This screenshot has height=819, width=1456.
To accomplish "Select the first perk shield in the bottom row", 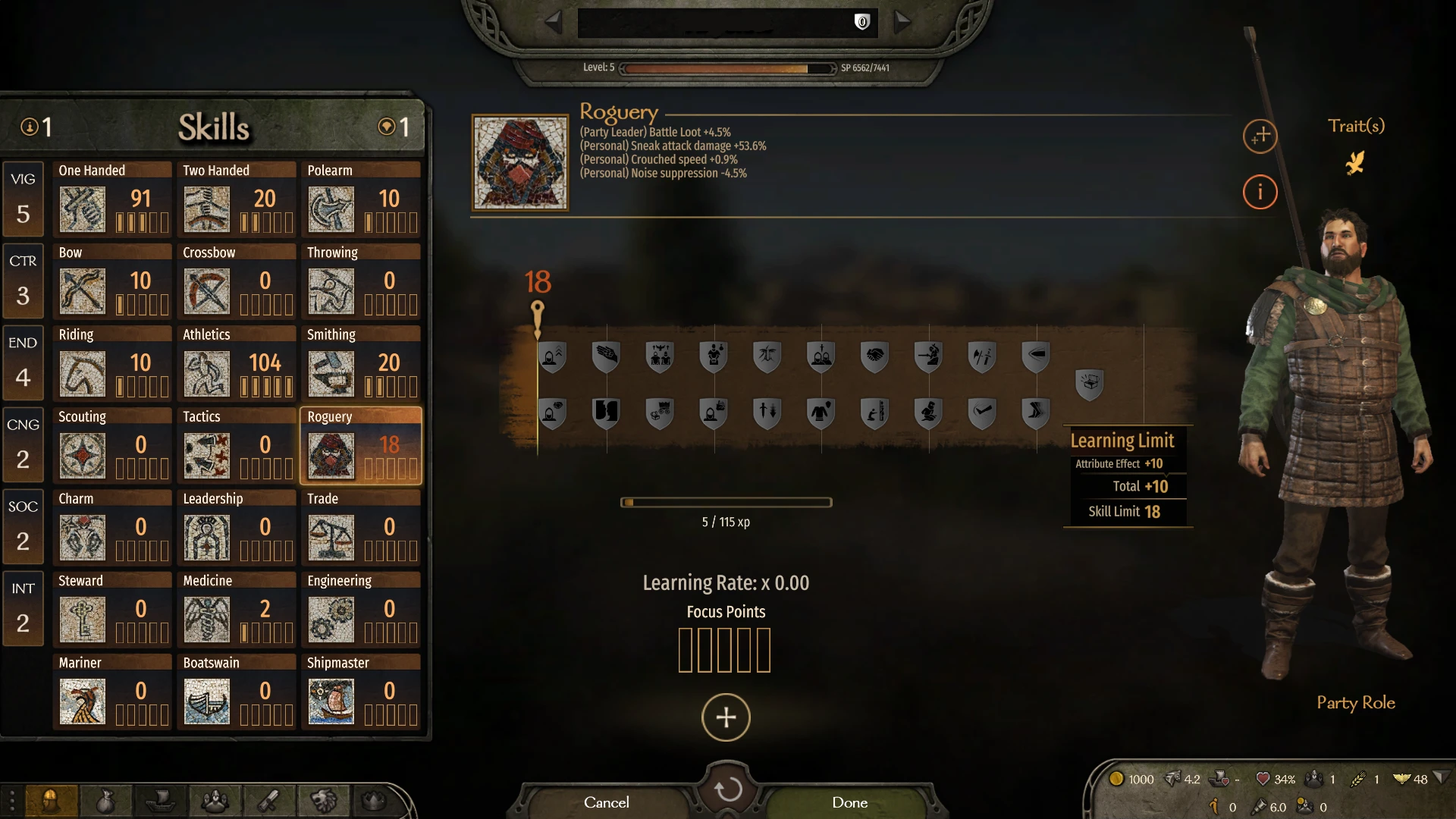I will [552, 413].
